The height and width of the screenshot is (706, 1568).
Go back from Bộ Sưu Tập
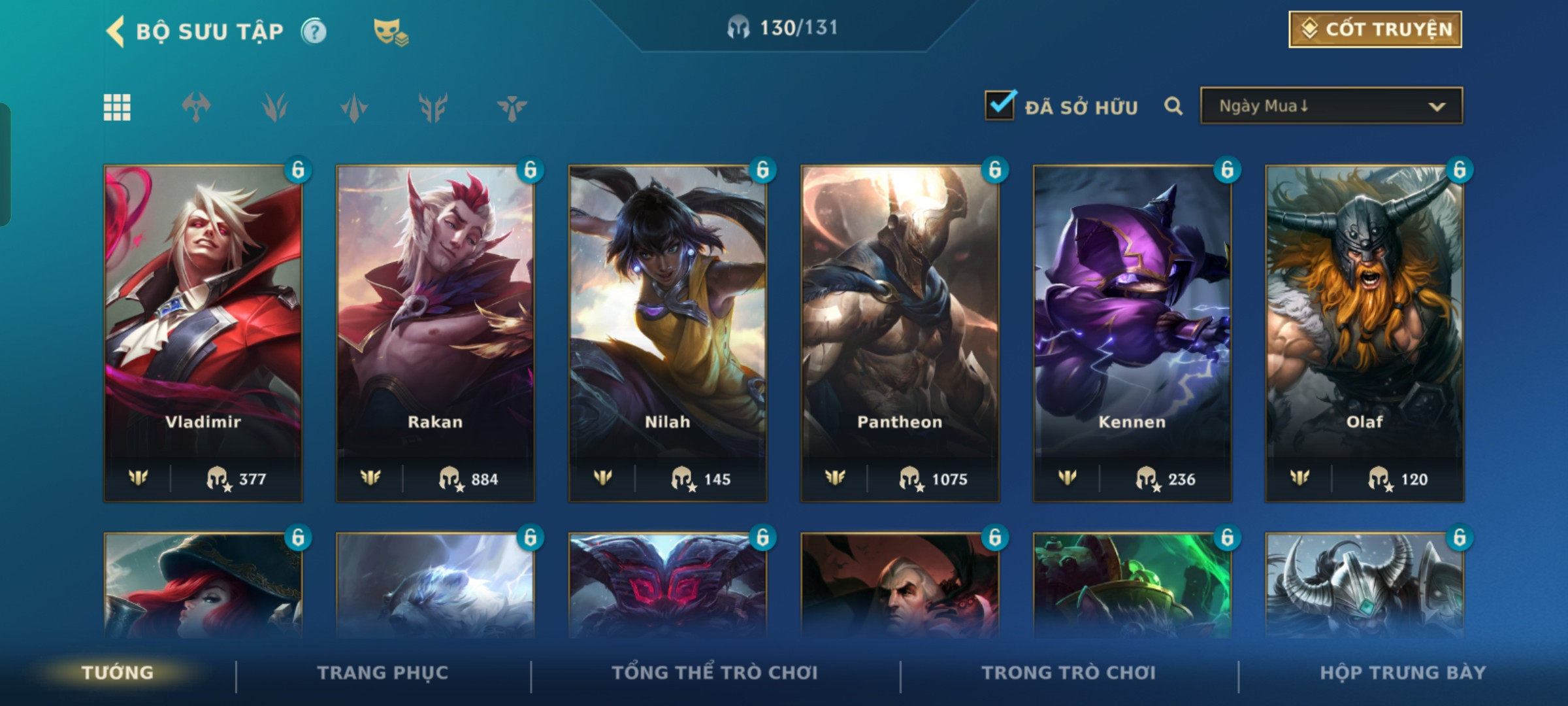point(116,31)
